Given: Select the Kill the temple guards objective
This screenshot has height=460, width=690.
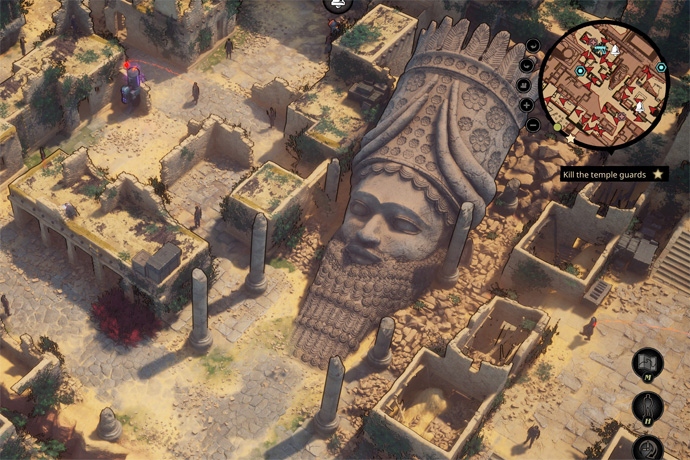Looking at the screenshot, I should tap(605, 174).
